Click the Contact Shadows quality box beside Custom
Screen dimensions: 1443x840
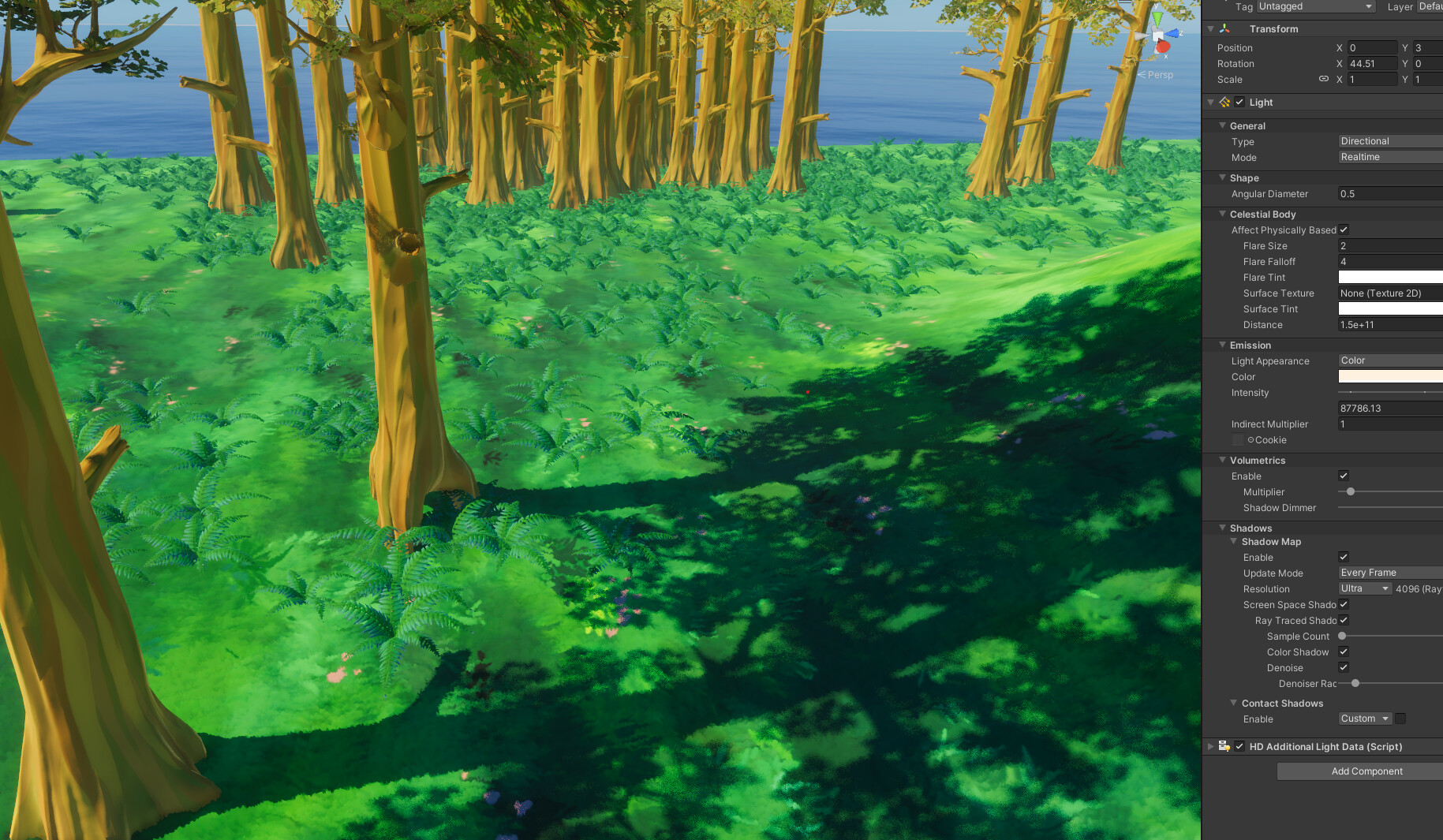1400,719
